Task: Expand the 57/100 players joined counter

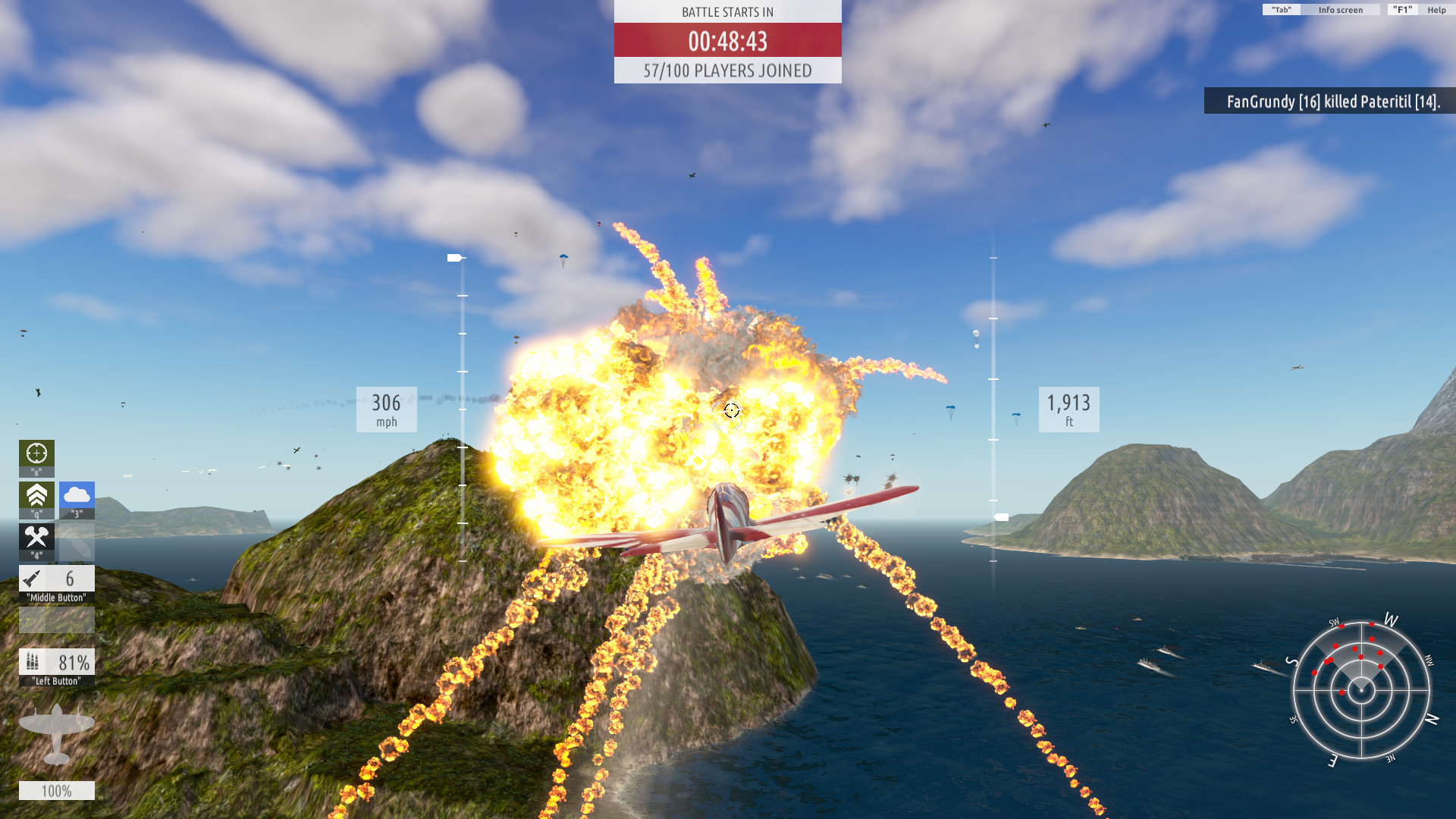Action: click(727, 72)
